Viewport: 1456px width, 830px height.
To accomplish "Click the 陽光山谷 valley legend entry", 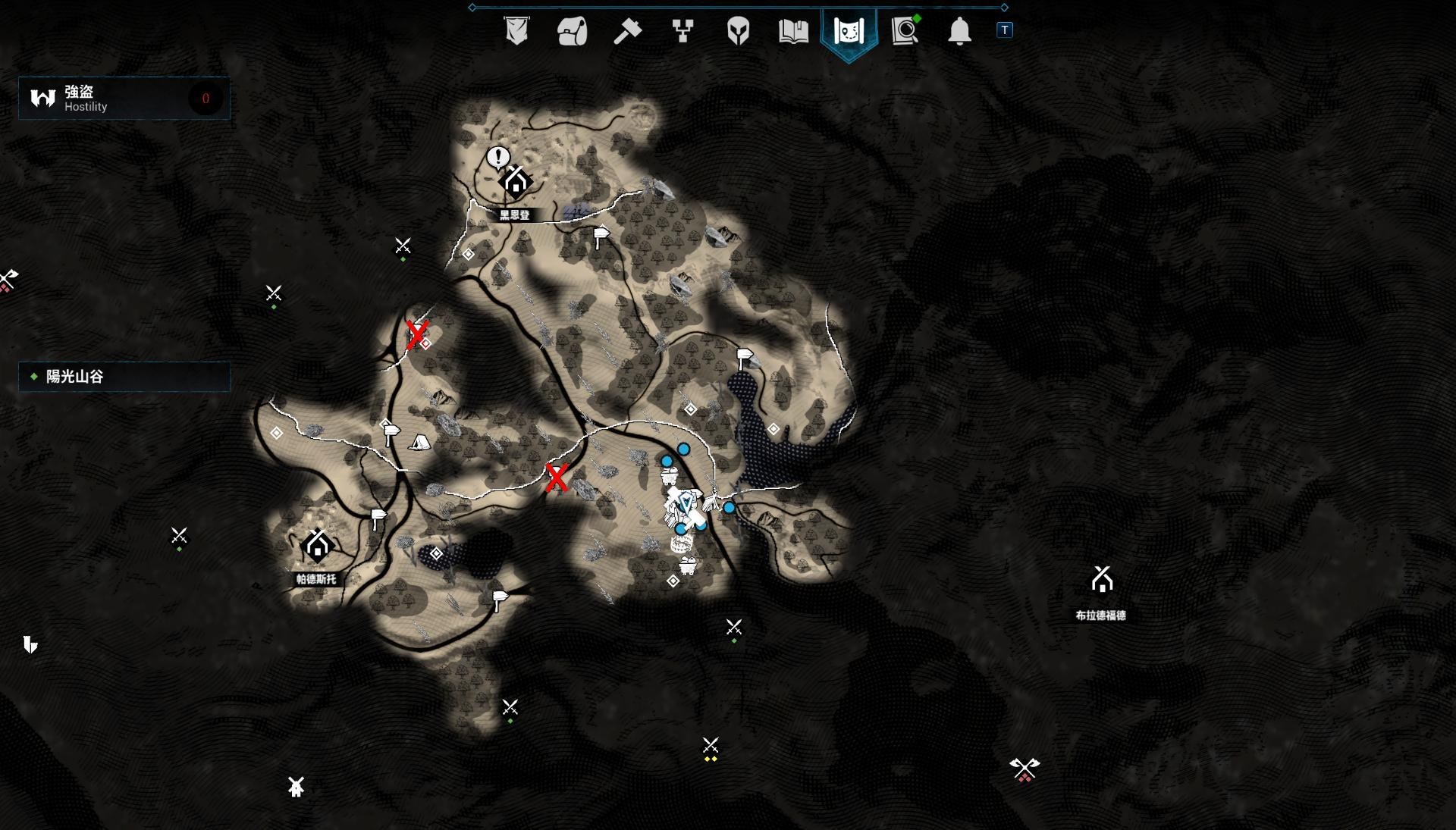I will (x=124, y=377).
